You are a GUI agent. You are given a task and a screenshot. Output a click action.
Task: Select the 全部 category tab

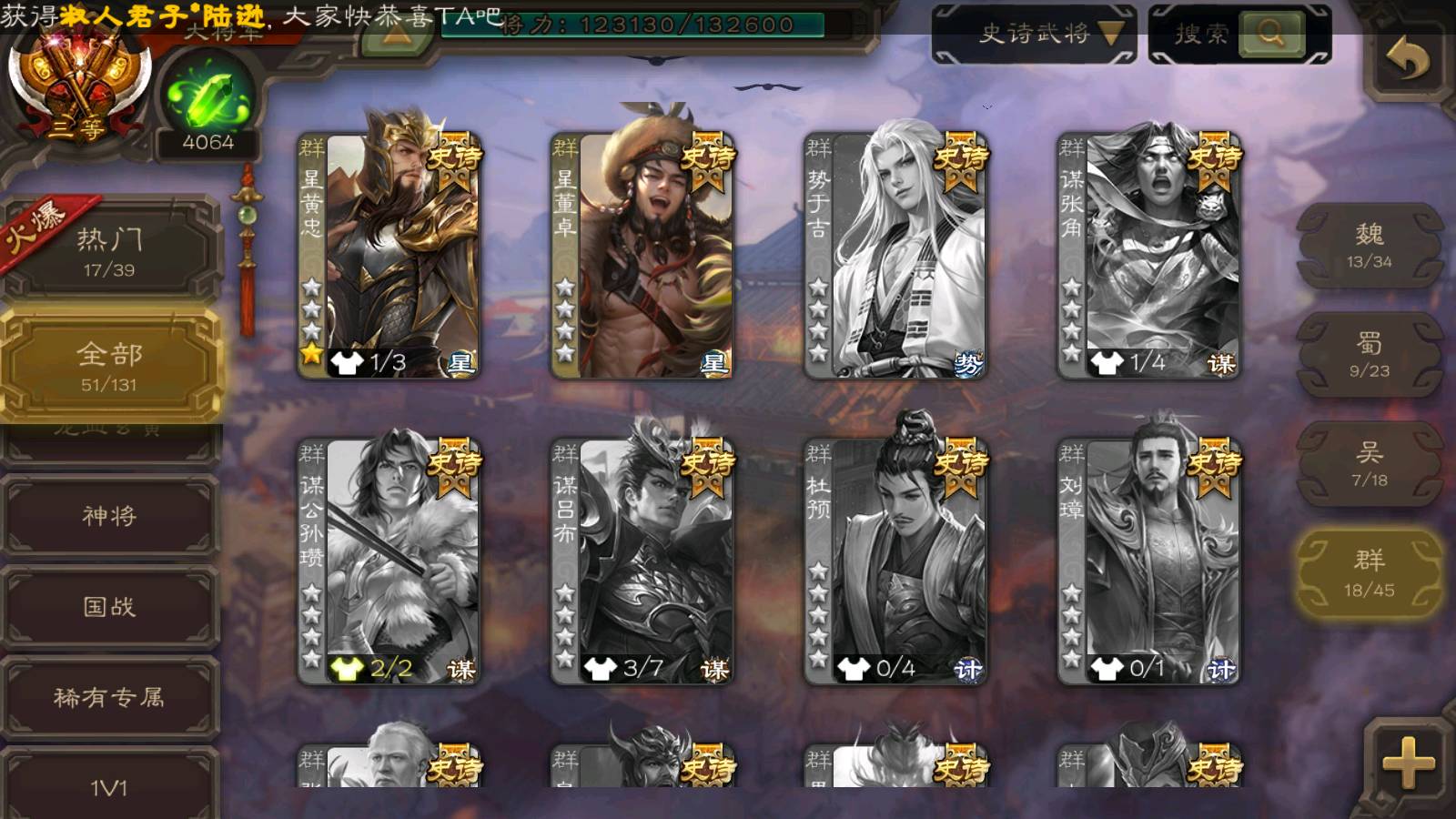[109, 366]
